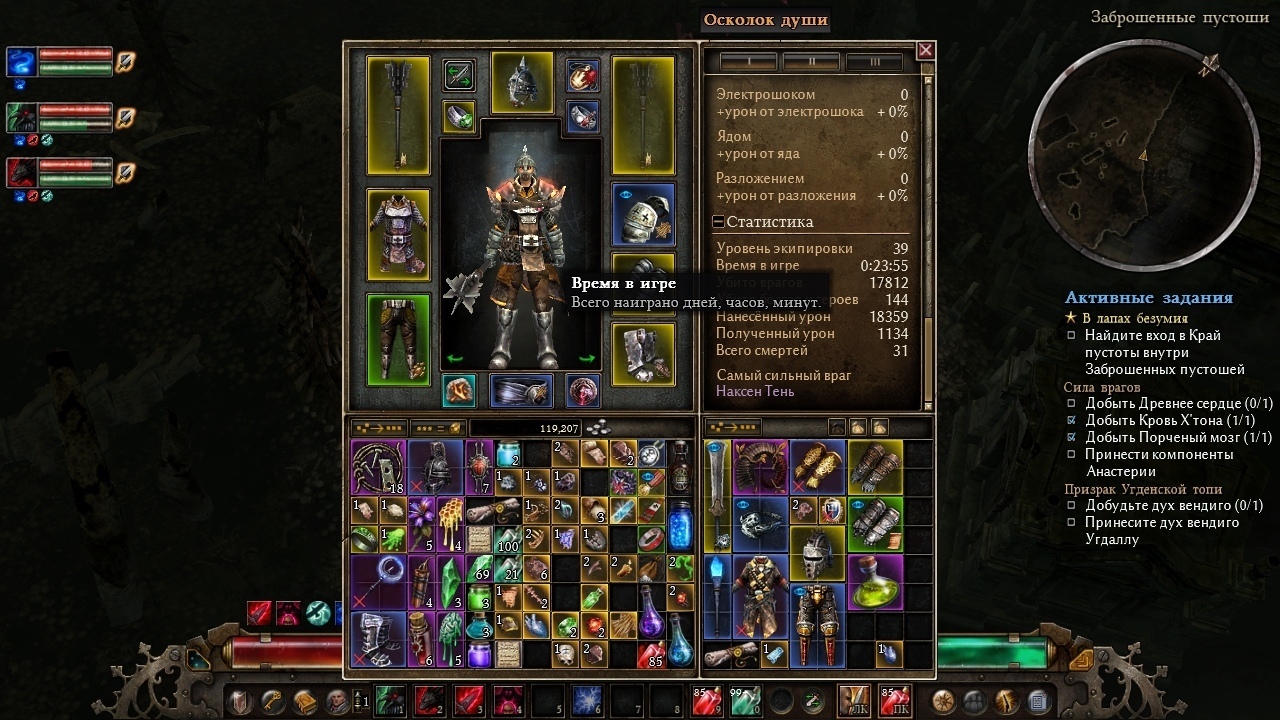1280x720 pixels.
Task: Select the equipped chest armor slot
Action: pyautogui.click(x=398, y=234)
